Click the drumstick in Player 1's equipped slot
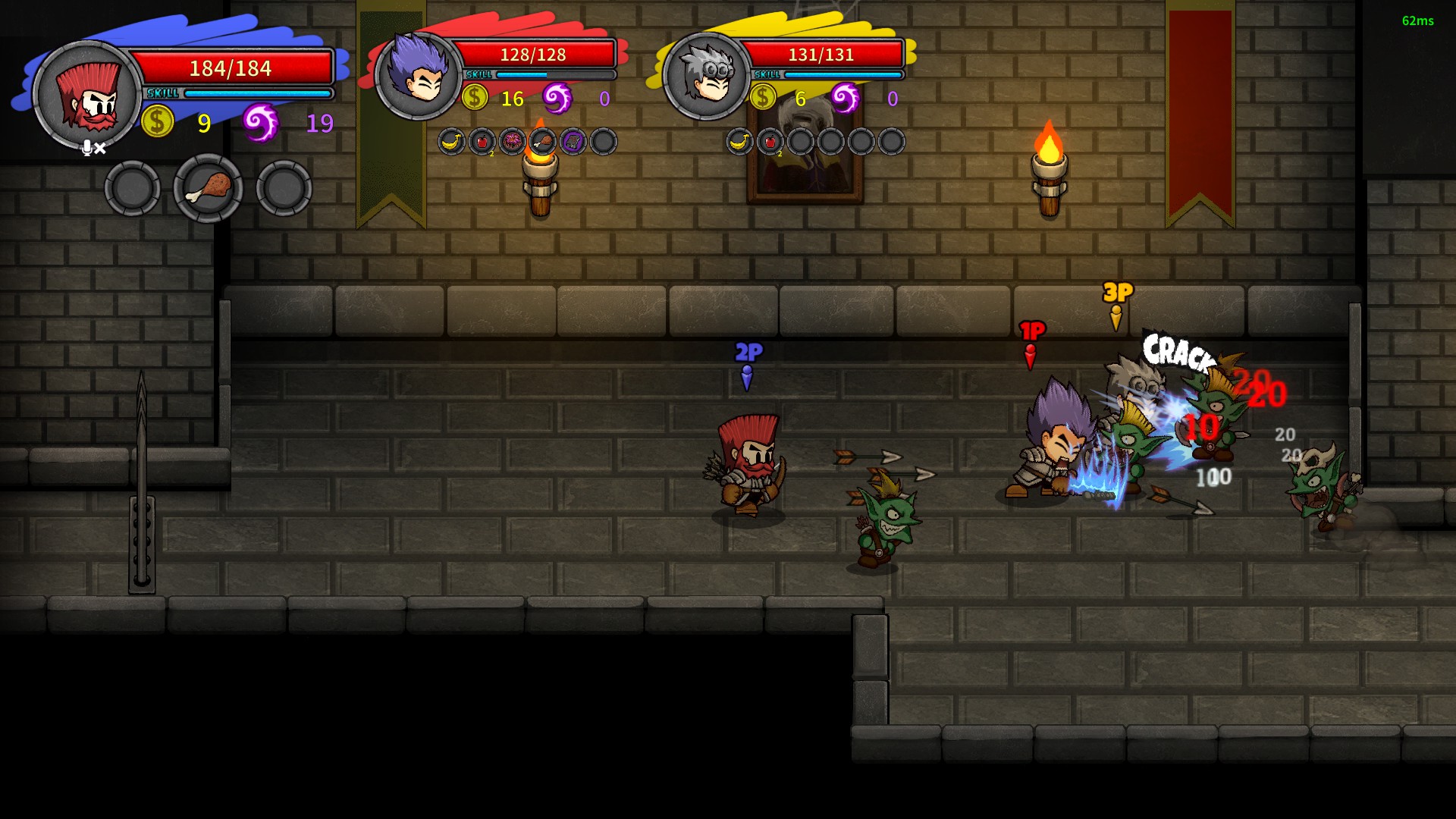 pos(207,188)
